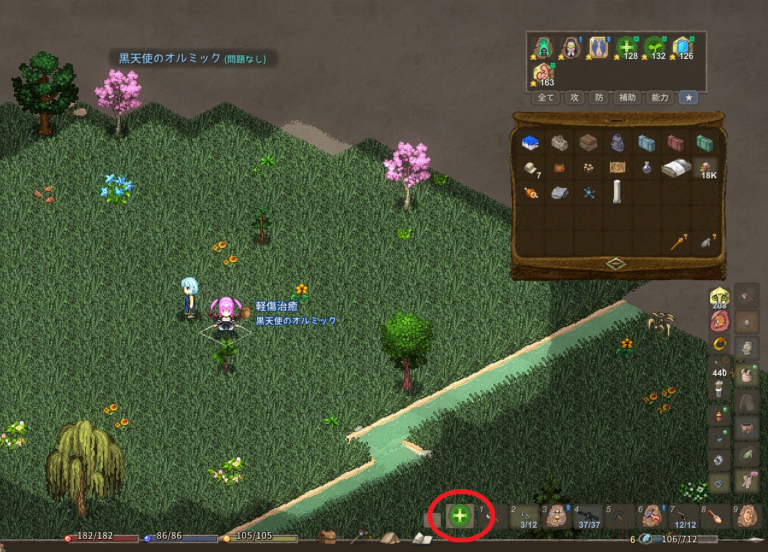Pick the white bed item in inventory

tap(677, 168)
